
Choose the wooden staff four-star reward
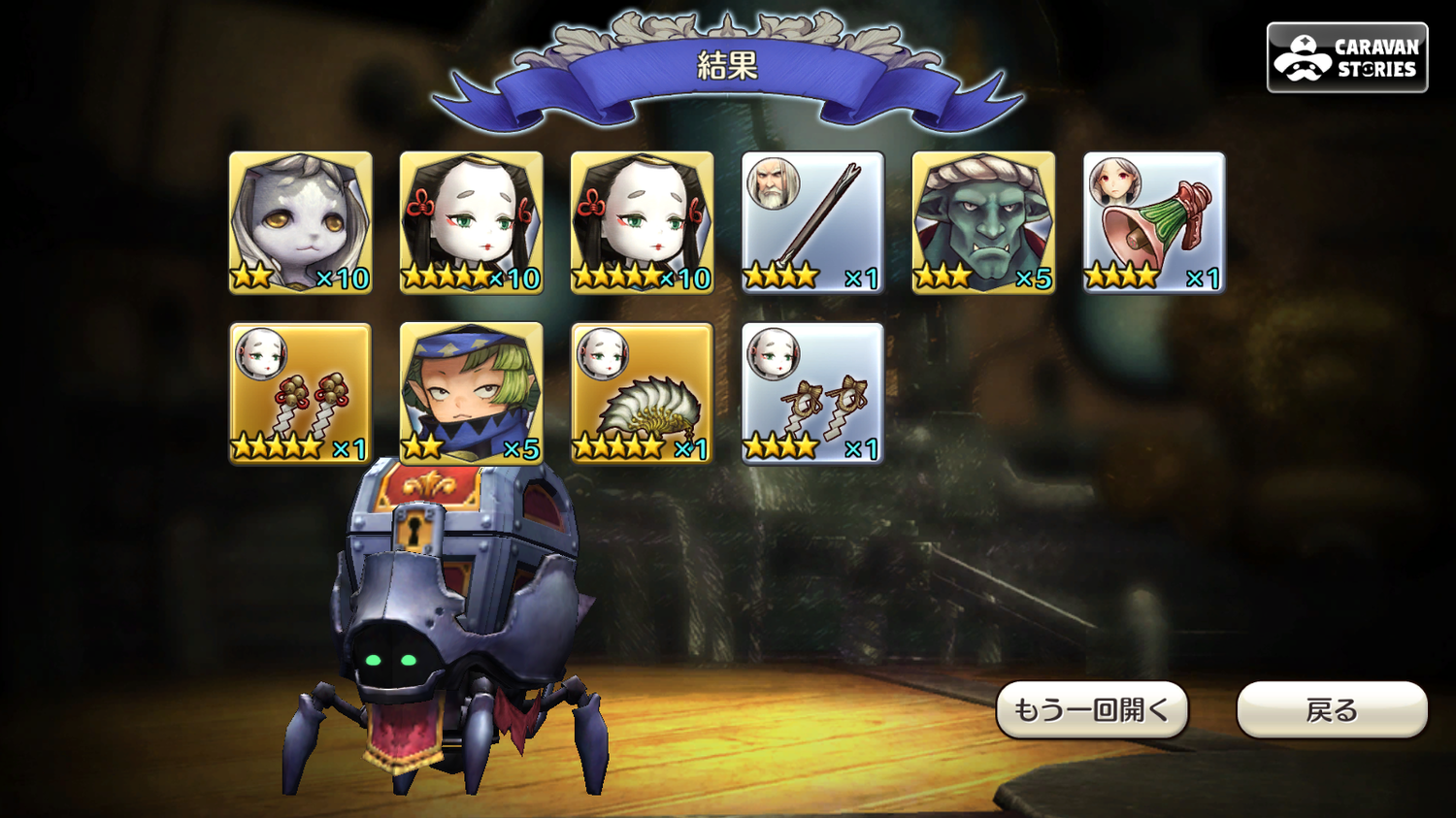(x=812, y=222)
